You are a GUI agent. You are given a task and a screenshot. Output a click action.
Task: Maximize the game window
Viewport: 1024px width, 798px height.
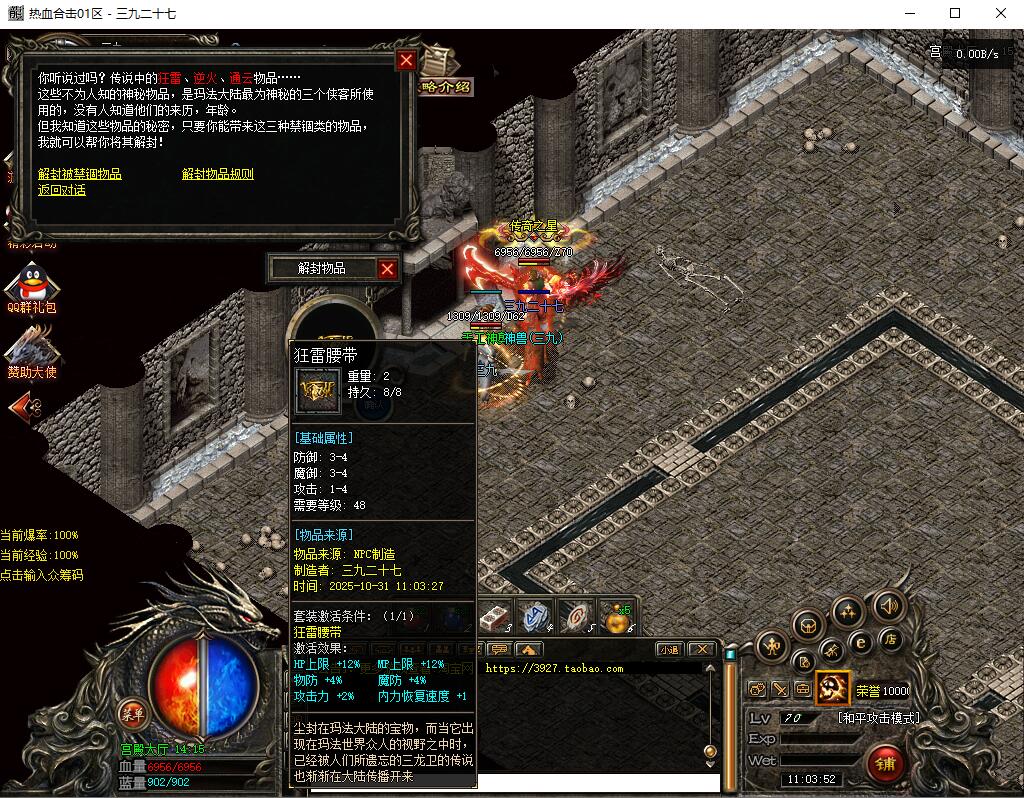[x=955, y=13]
